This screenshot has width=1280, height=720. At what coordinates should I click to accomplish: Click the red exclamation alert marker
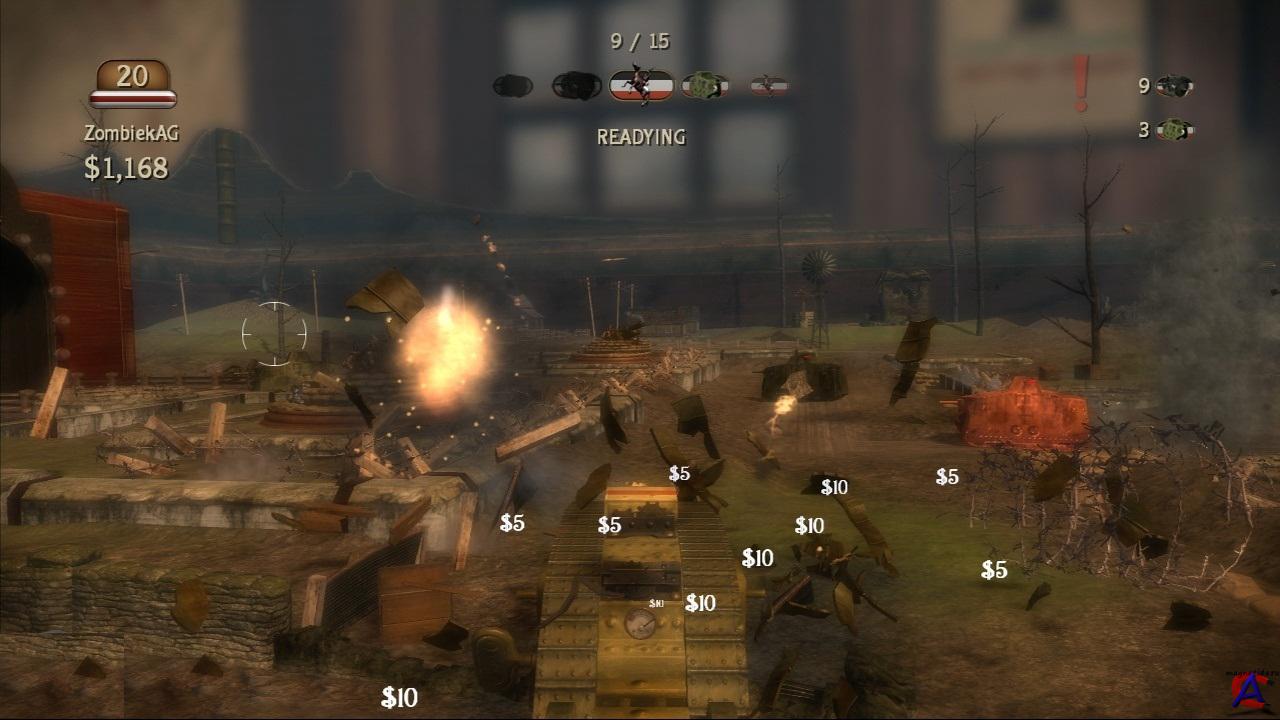pos(1081,84)
